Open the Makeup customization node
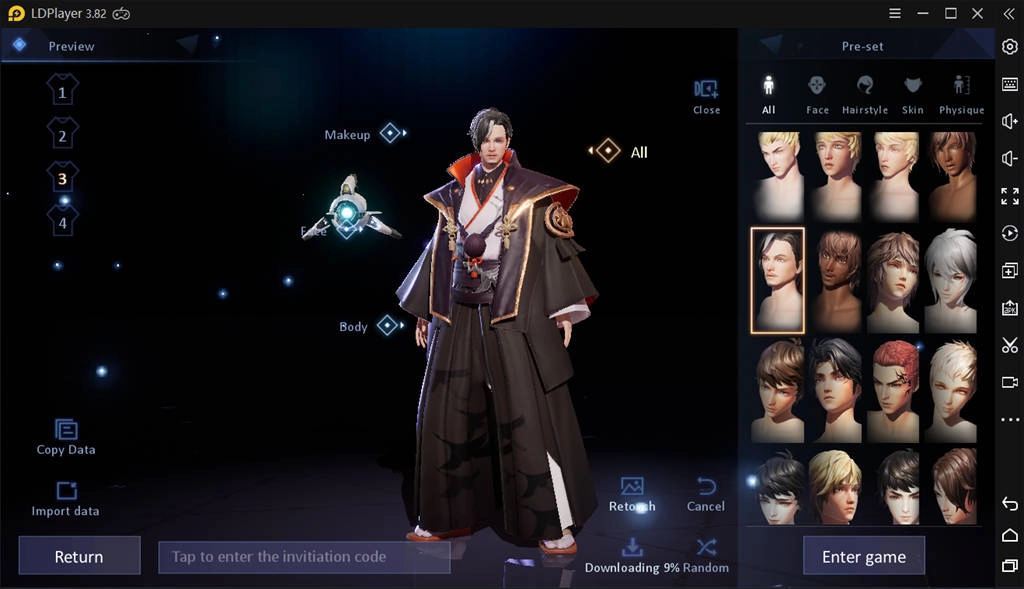This screenshot has width=1024, height=589. click(390, 133)
